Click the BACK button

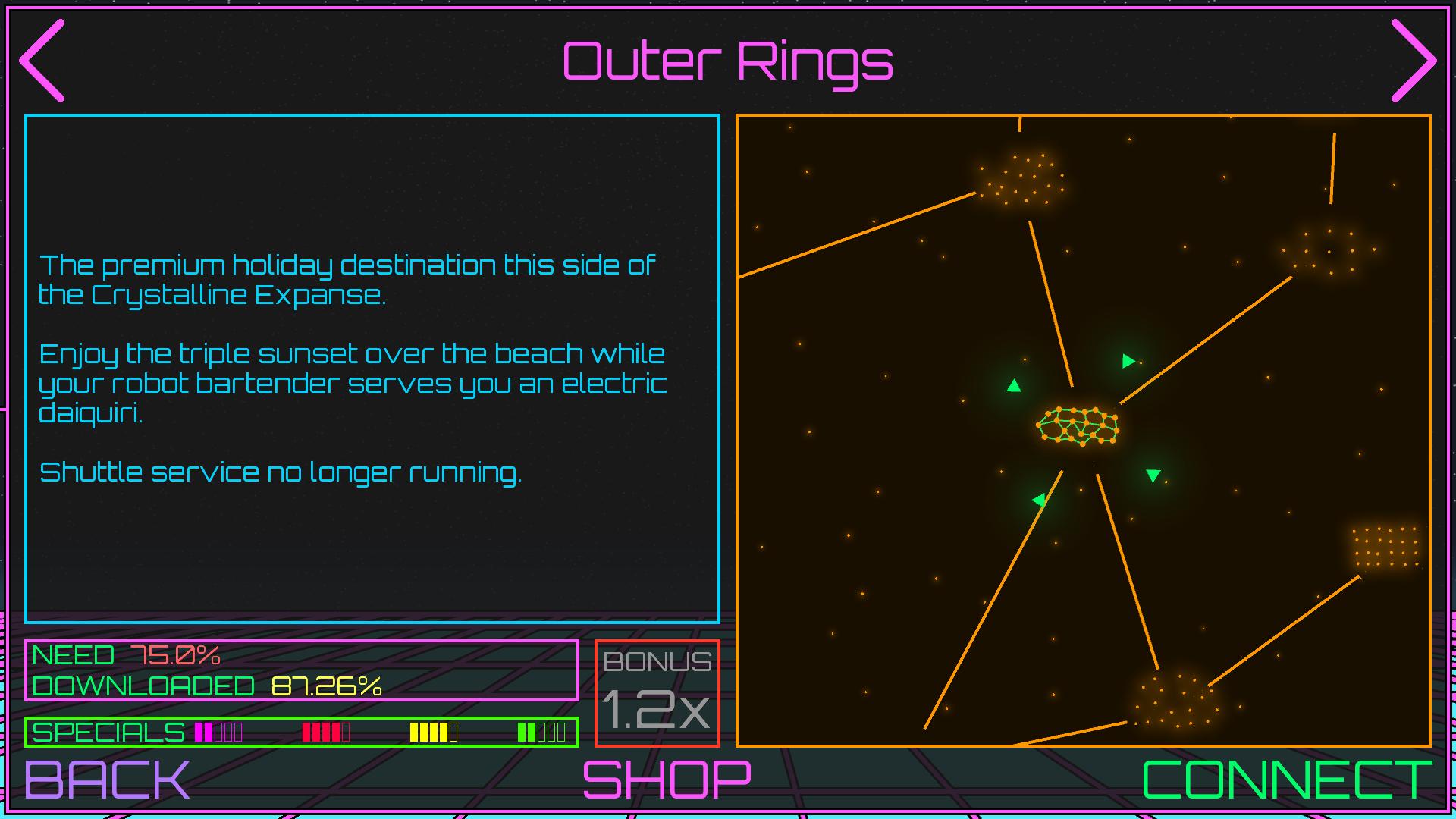107,779
